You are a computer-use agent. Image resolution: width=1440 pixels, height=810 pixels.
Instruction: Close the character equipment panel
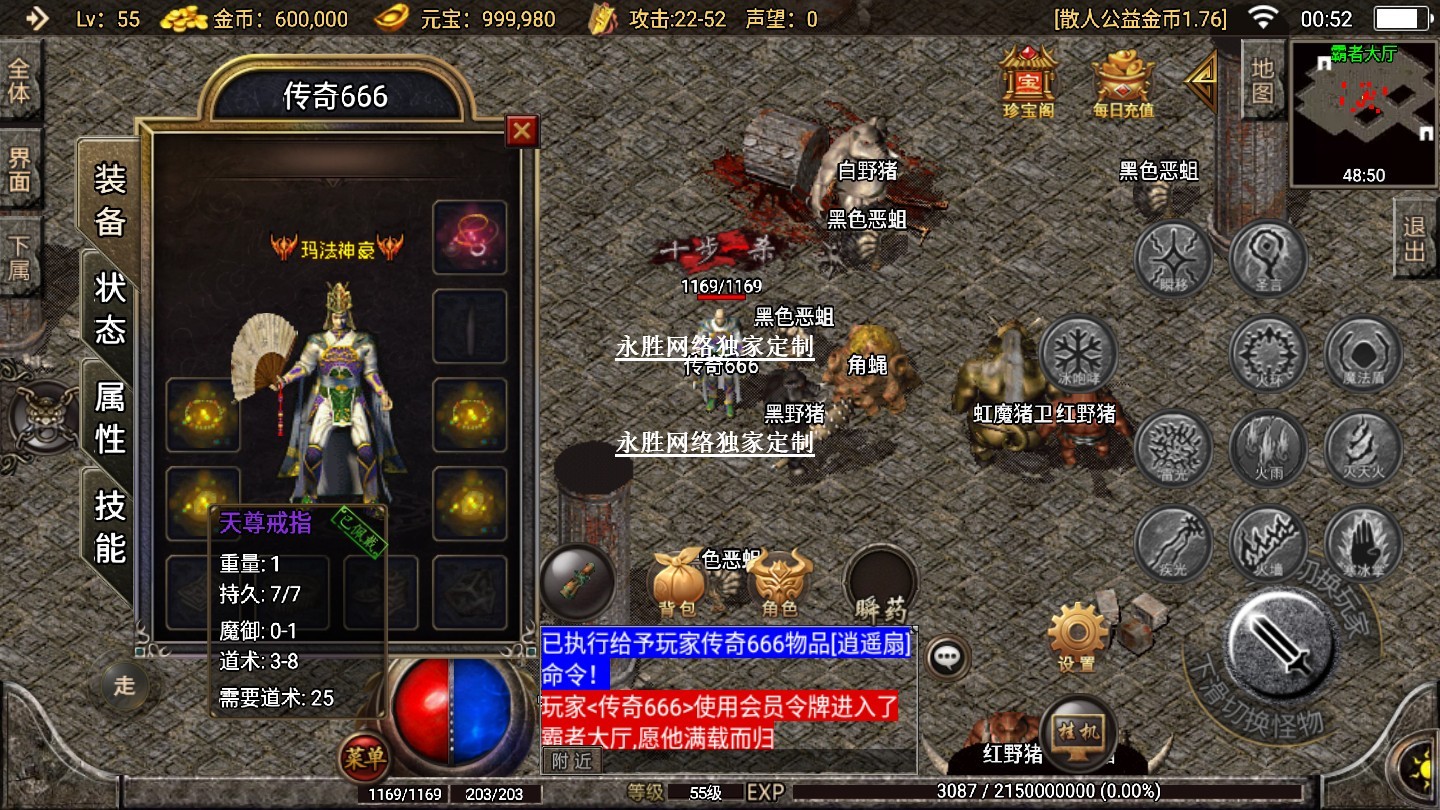pyautogui.click(x=522, y=130)
